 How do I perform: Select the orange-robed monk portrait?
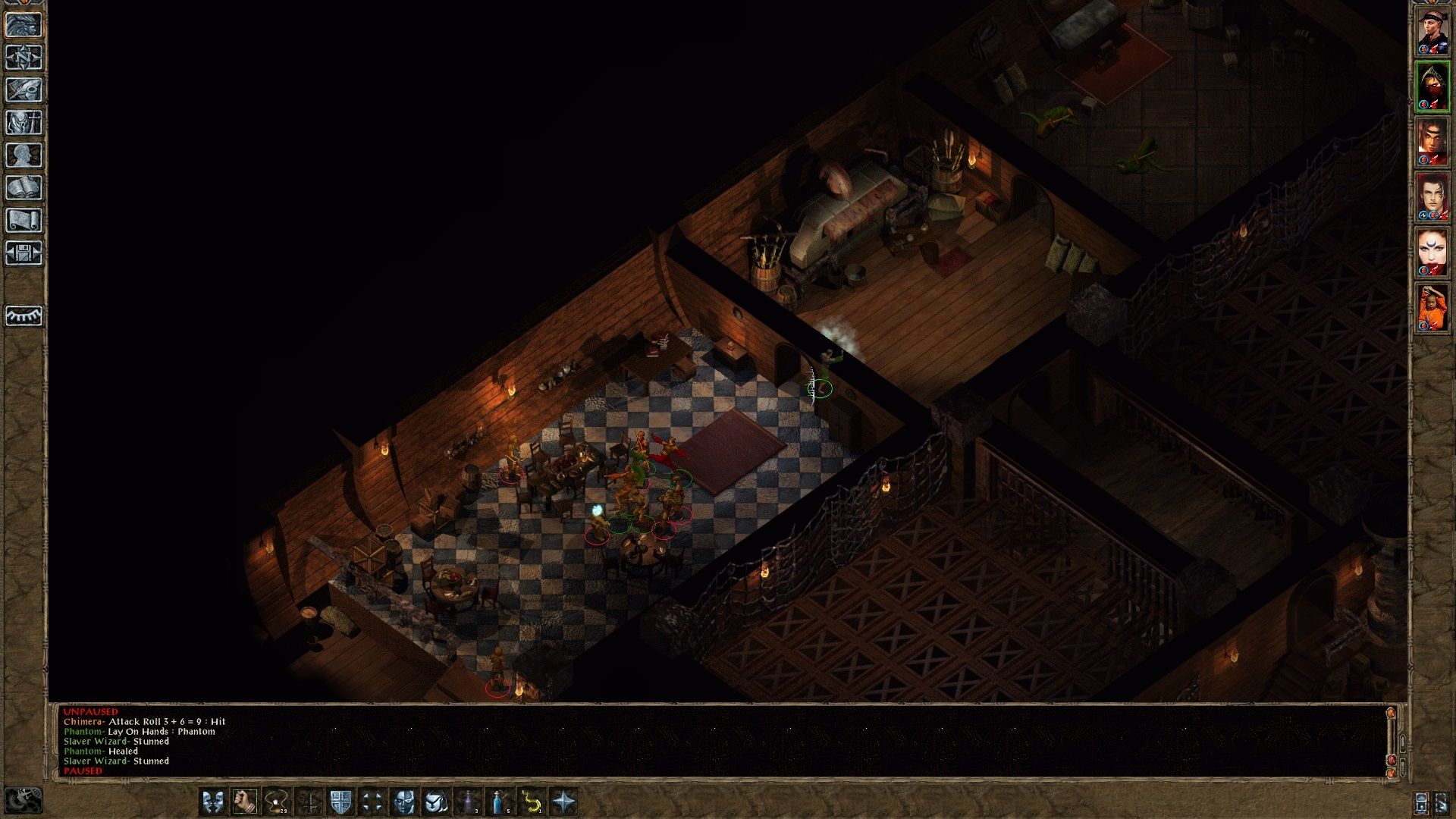click(x=1432, y=308)
